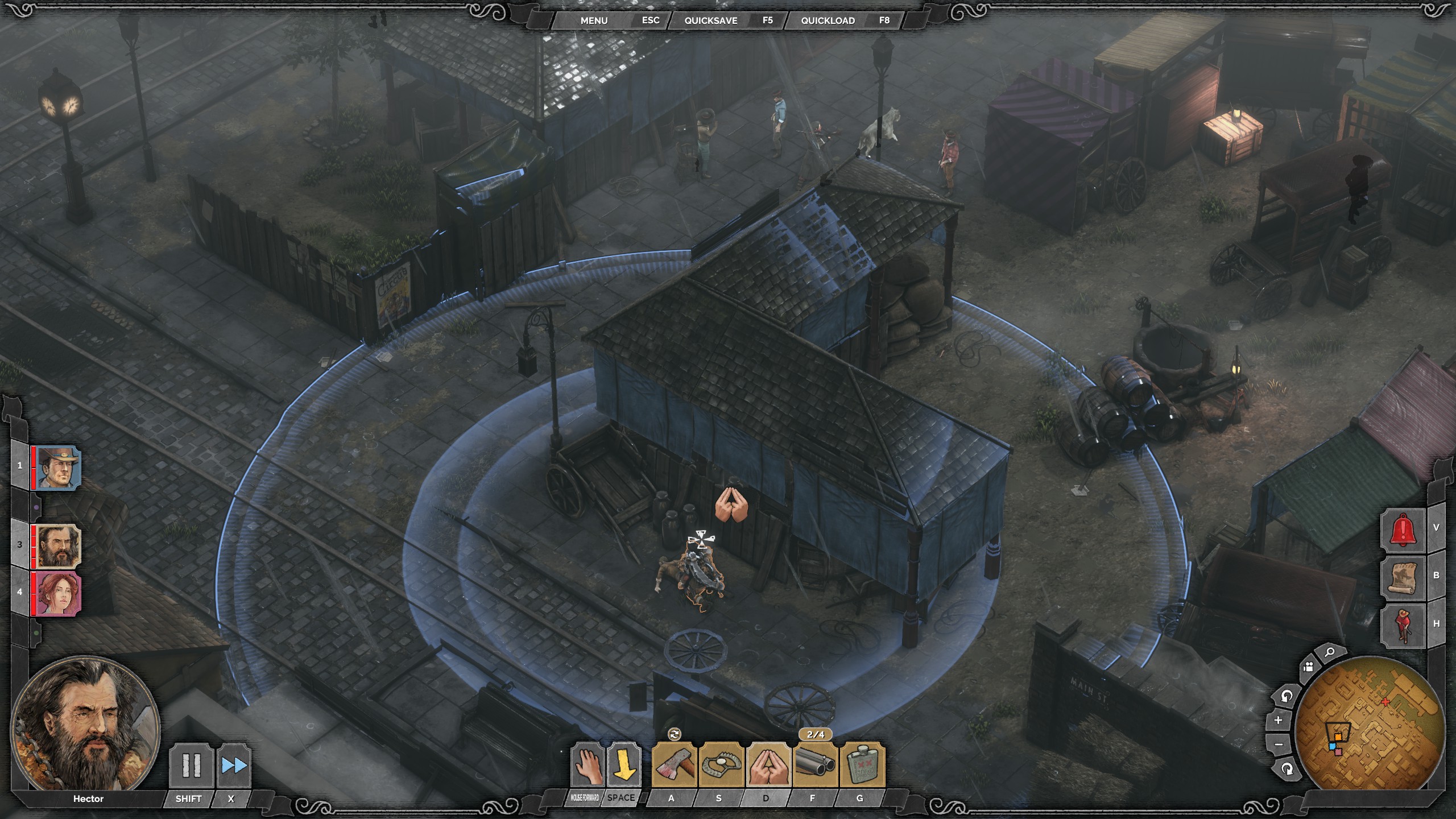Select the cowboy-hat character portrait

(x=58, y=468)
